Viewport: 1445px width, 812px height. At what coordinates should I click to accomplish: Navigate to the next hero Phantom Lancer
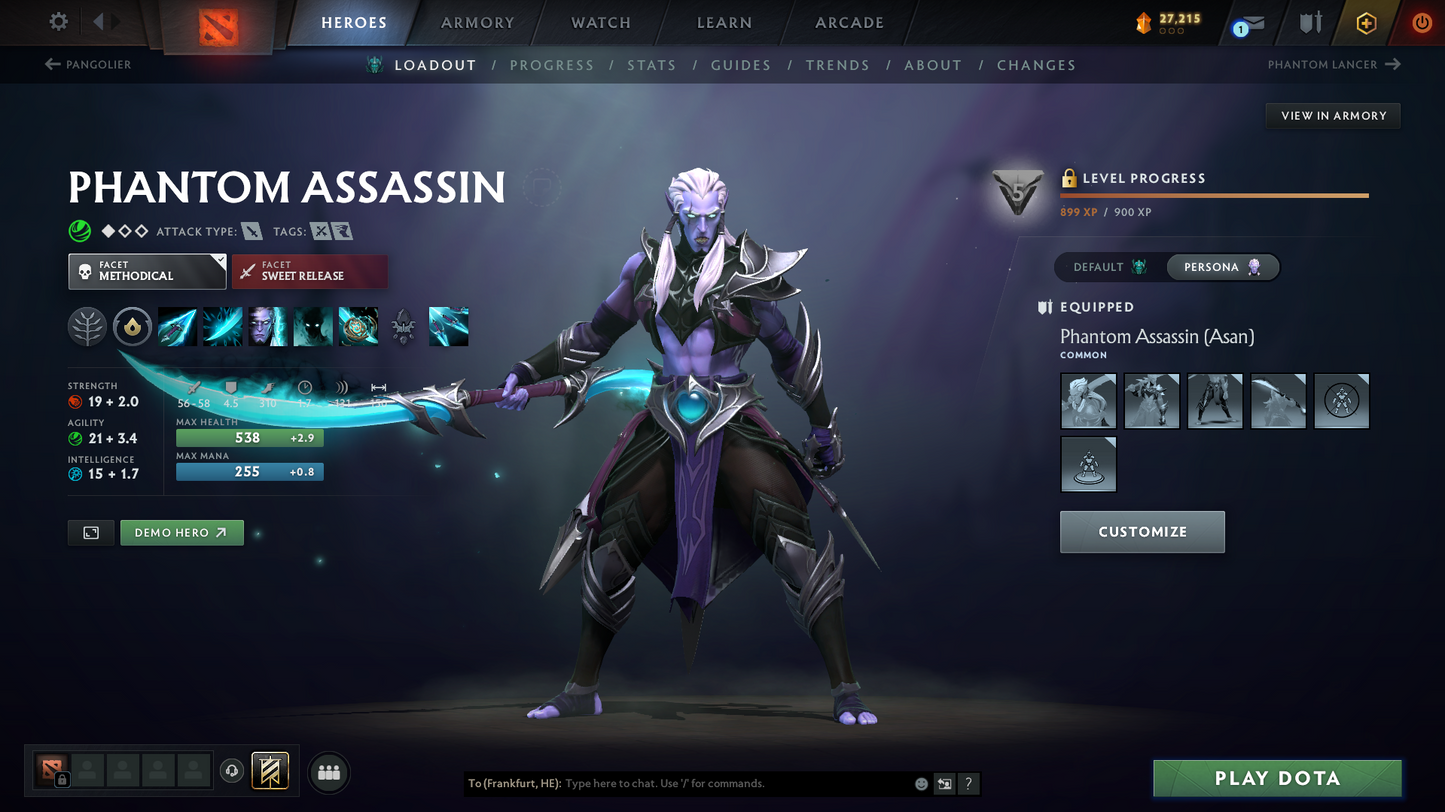(1333, 64)
